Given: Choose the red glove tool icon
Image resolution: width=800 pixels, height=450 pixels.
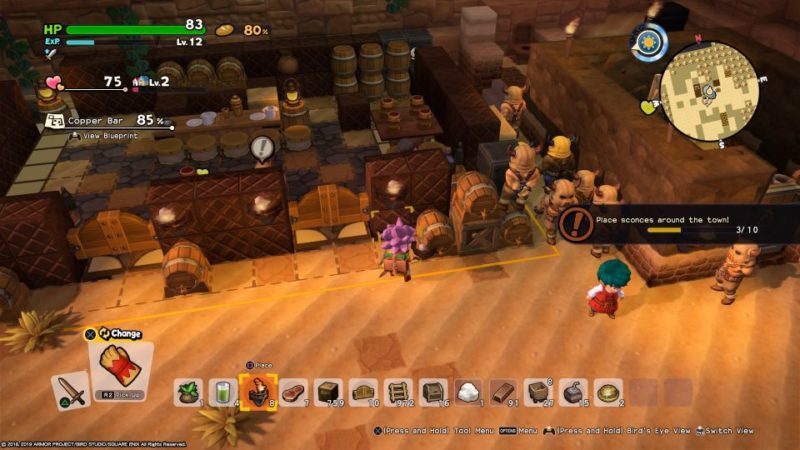Looking at the screenshot, I should pyautogui.click(x=118, y=364).
